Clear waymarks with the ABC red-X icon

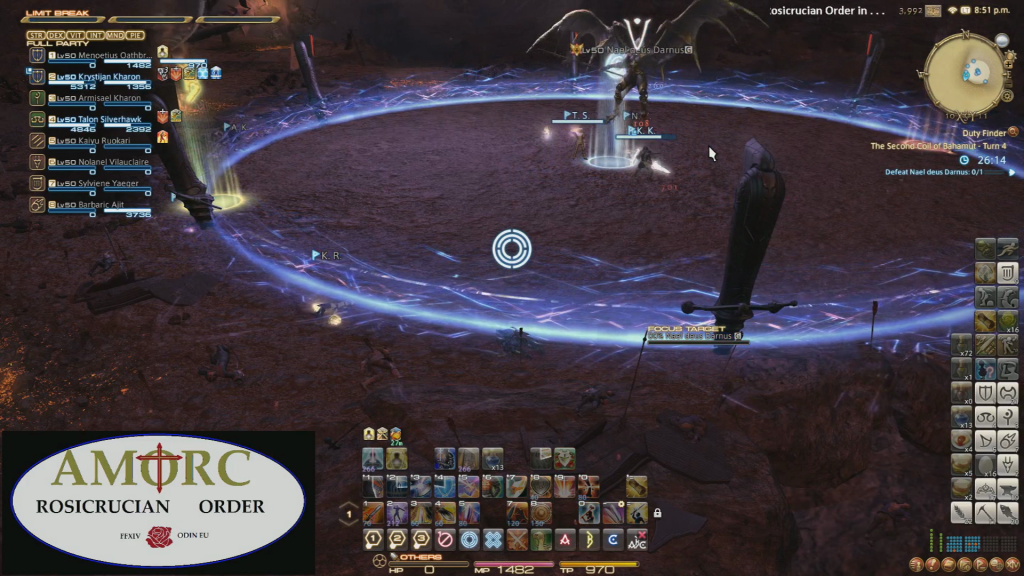tap(637, 538)
